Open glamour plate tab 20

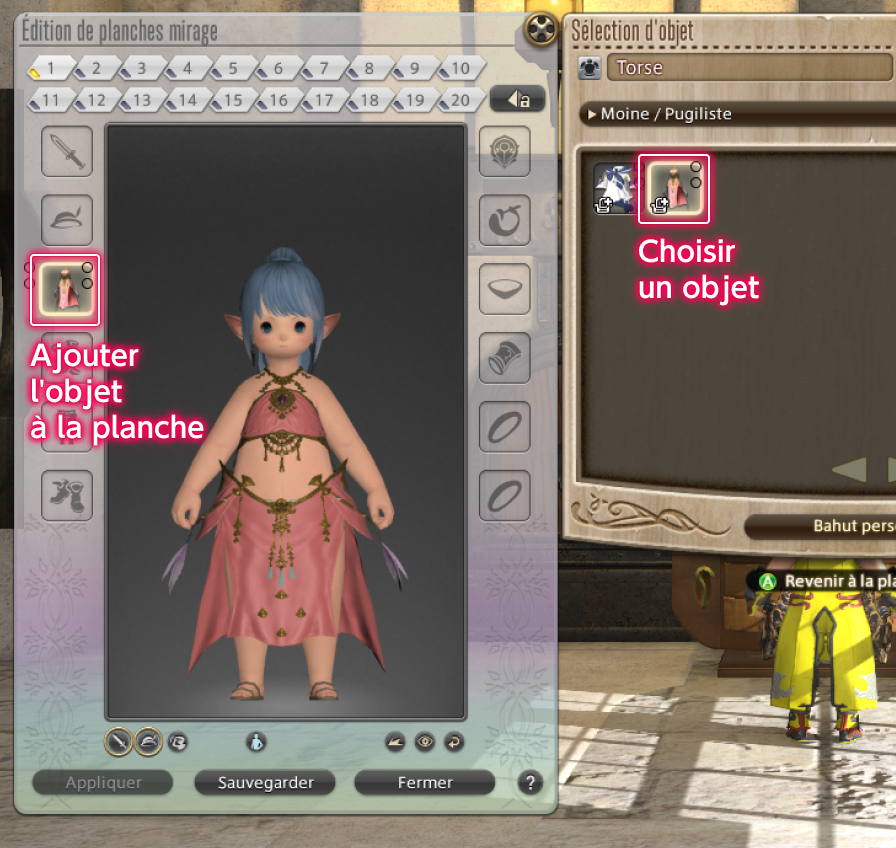(459, 100)
